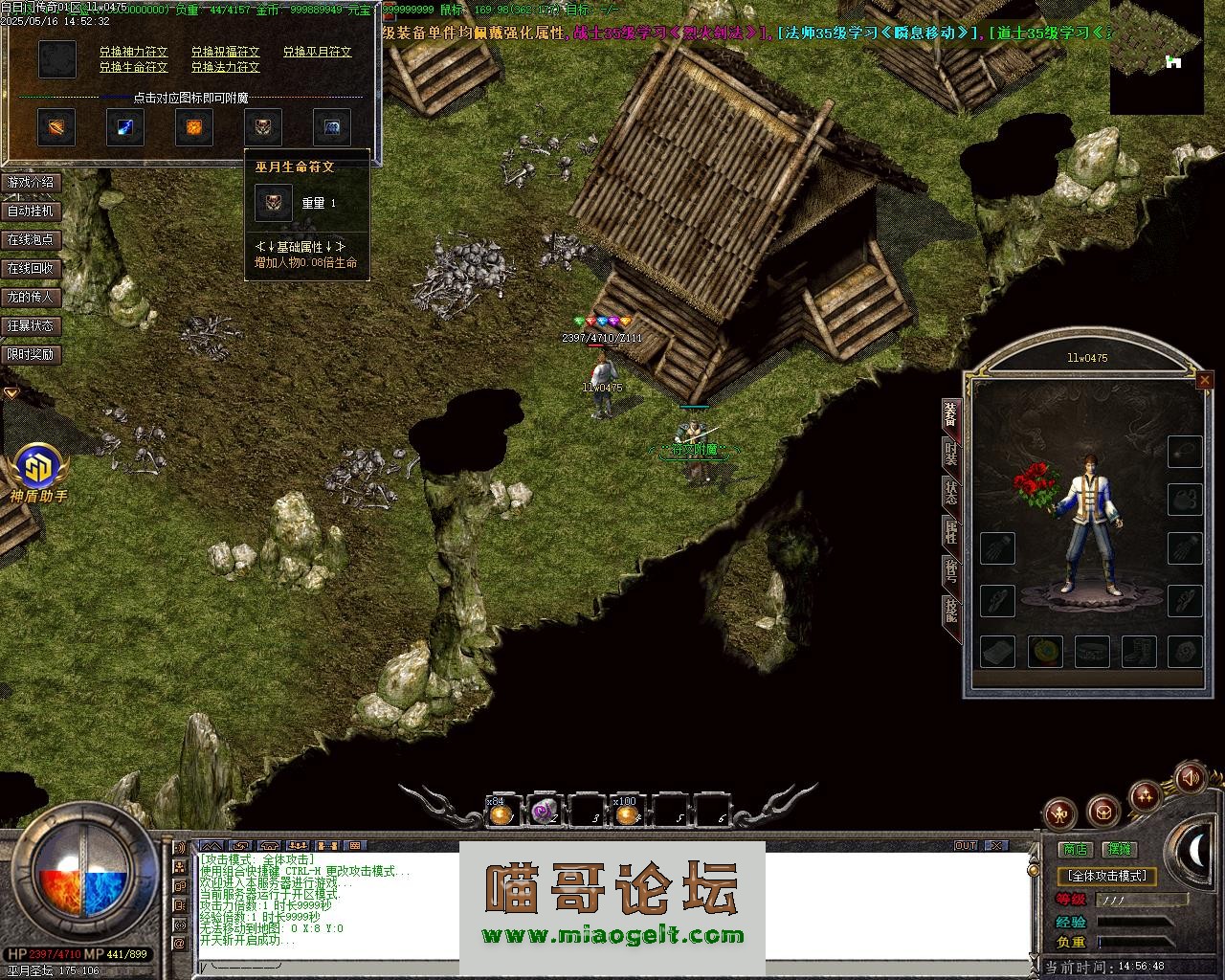Click the blue lightning rune icon
1225x980 pixels.
pos(125,127)
